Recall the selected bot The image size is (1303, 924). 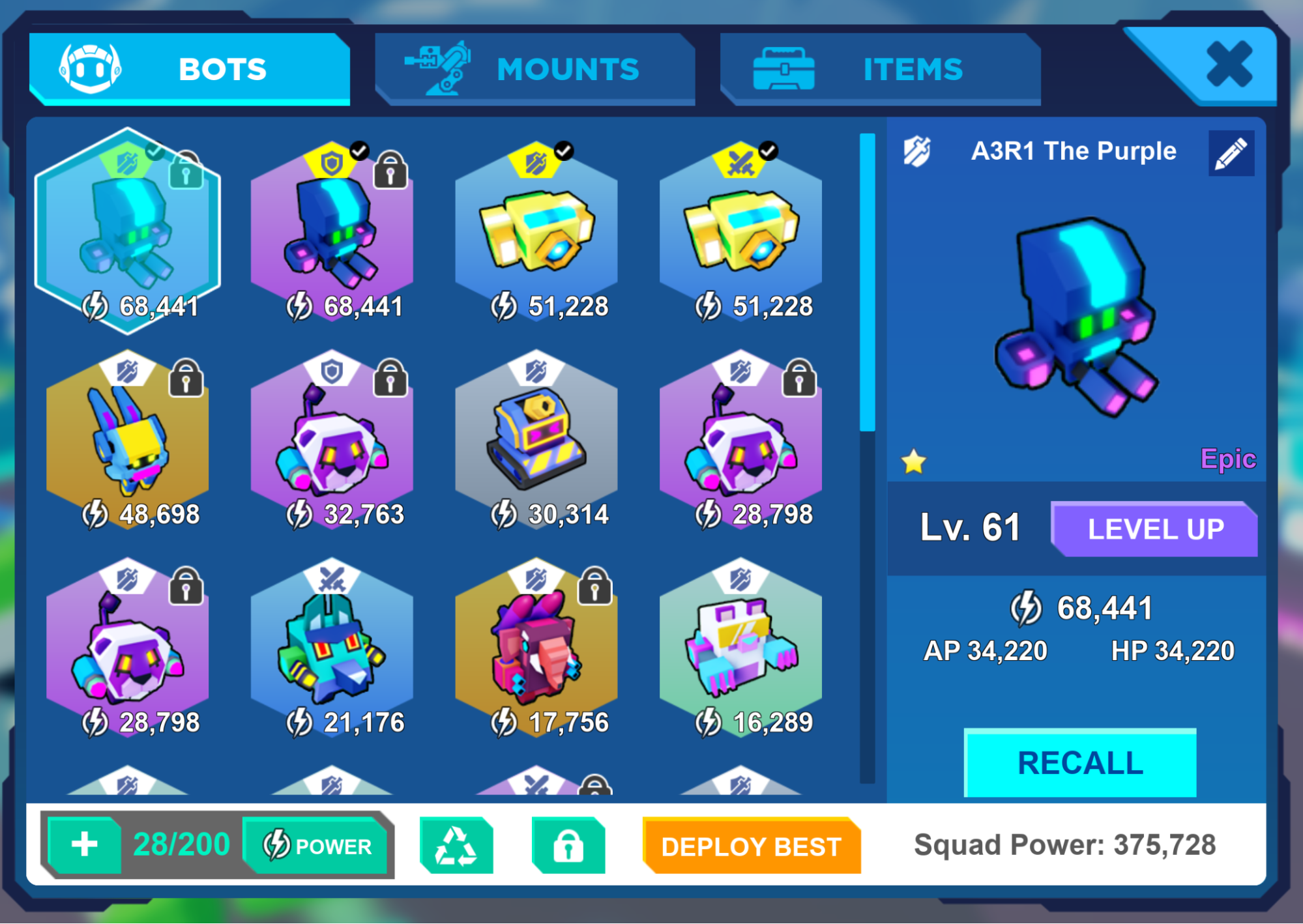pyautogui.click(x=1079, y=762)
